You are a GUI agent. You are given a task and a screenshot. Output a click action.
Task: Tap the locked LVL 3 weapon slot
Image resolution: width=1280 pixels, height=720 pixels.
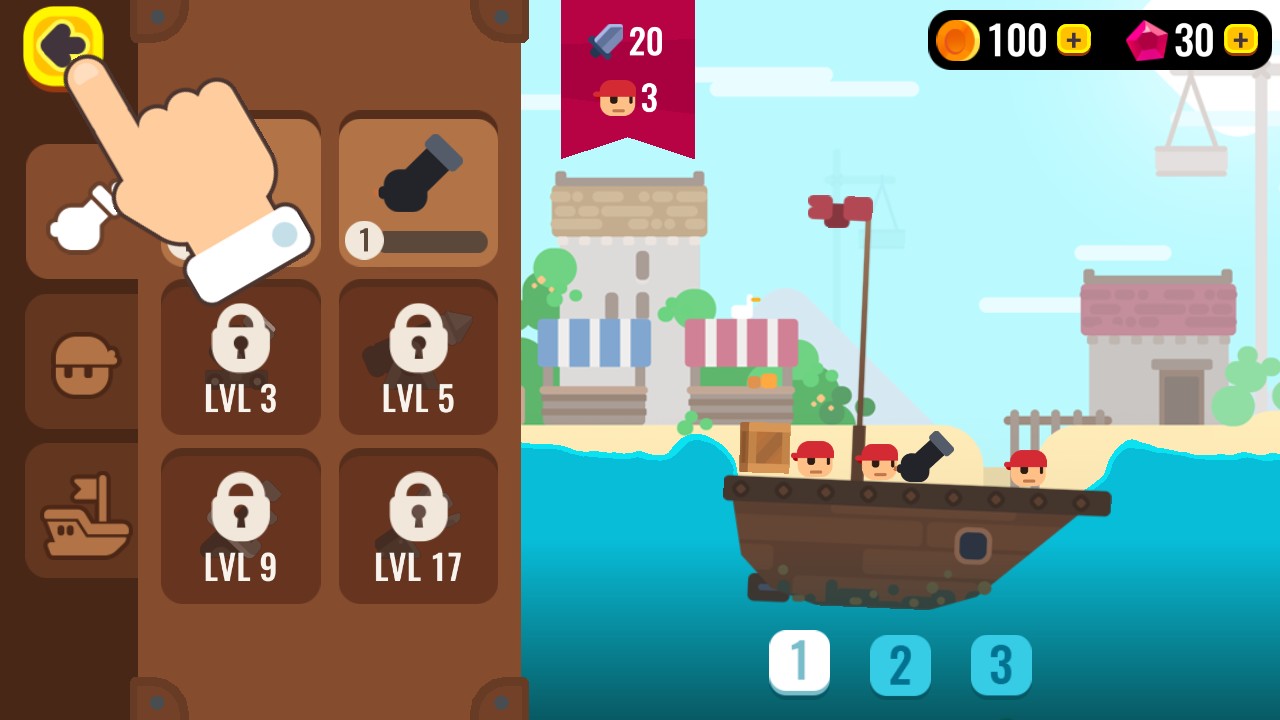tap(240, 358)
